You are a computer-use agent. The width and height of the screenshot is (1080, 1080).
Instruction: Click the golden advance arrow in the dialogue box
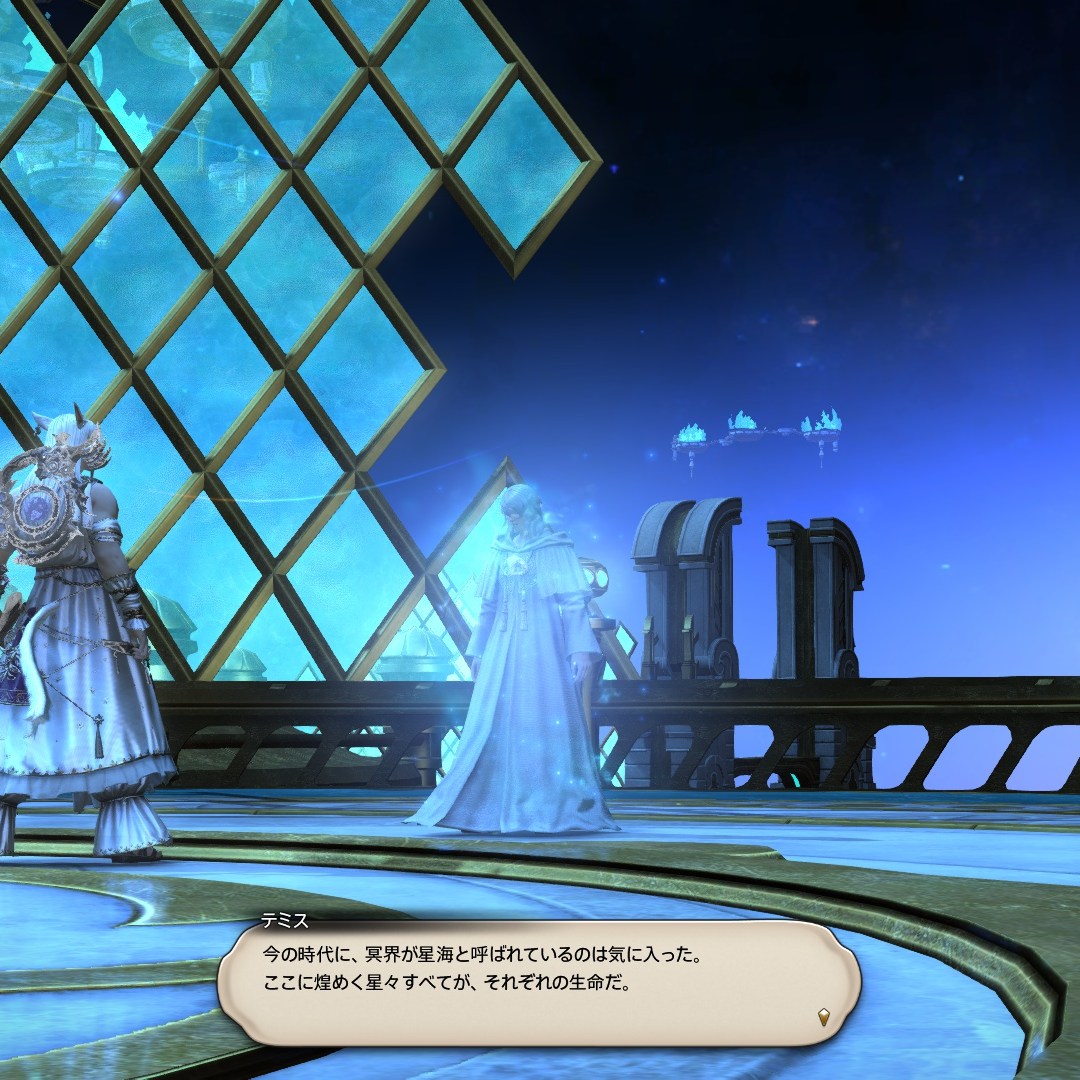coord(823,1018)
